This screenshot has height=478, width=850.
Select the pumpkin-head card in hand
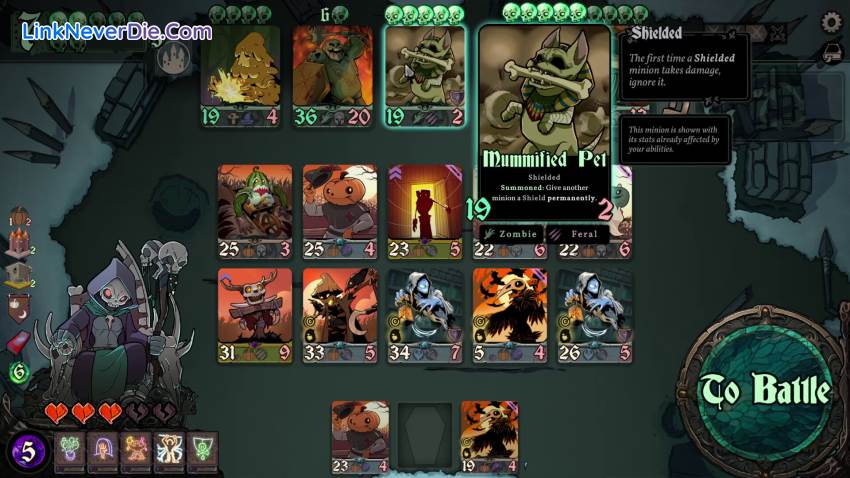click(360, 435)
